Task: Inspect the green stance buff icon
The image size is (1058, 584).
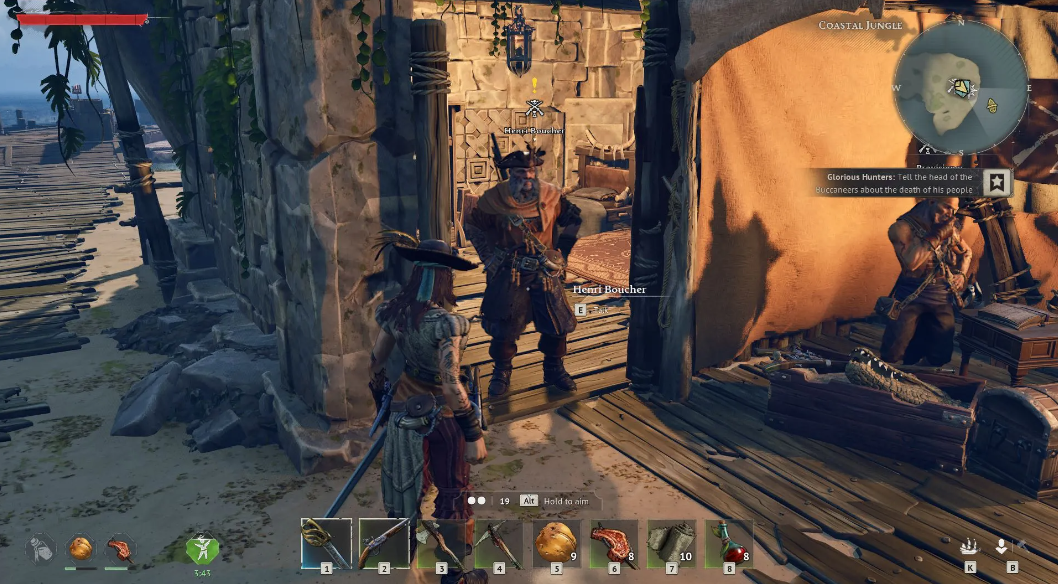Action: click(202, 548)
